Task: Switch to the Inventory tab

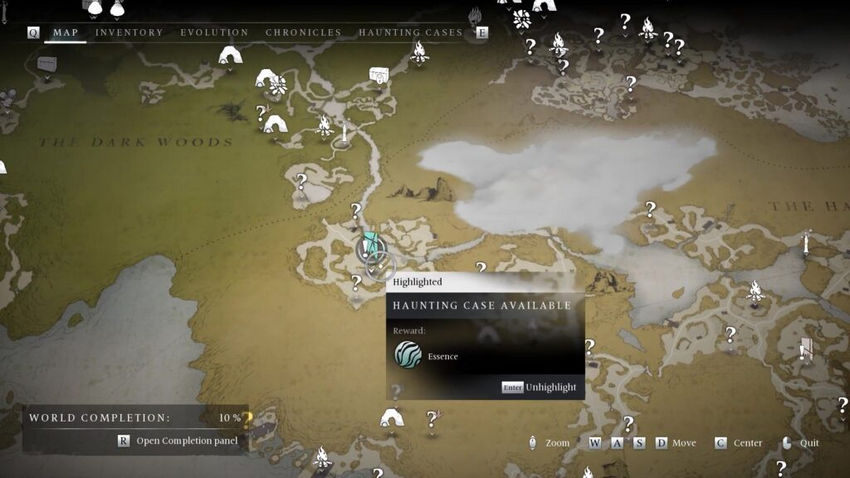Action: tap(129, 33)
